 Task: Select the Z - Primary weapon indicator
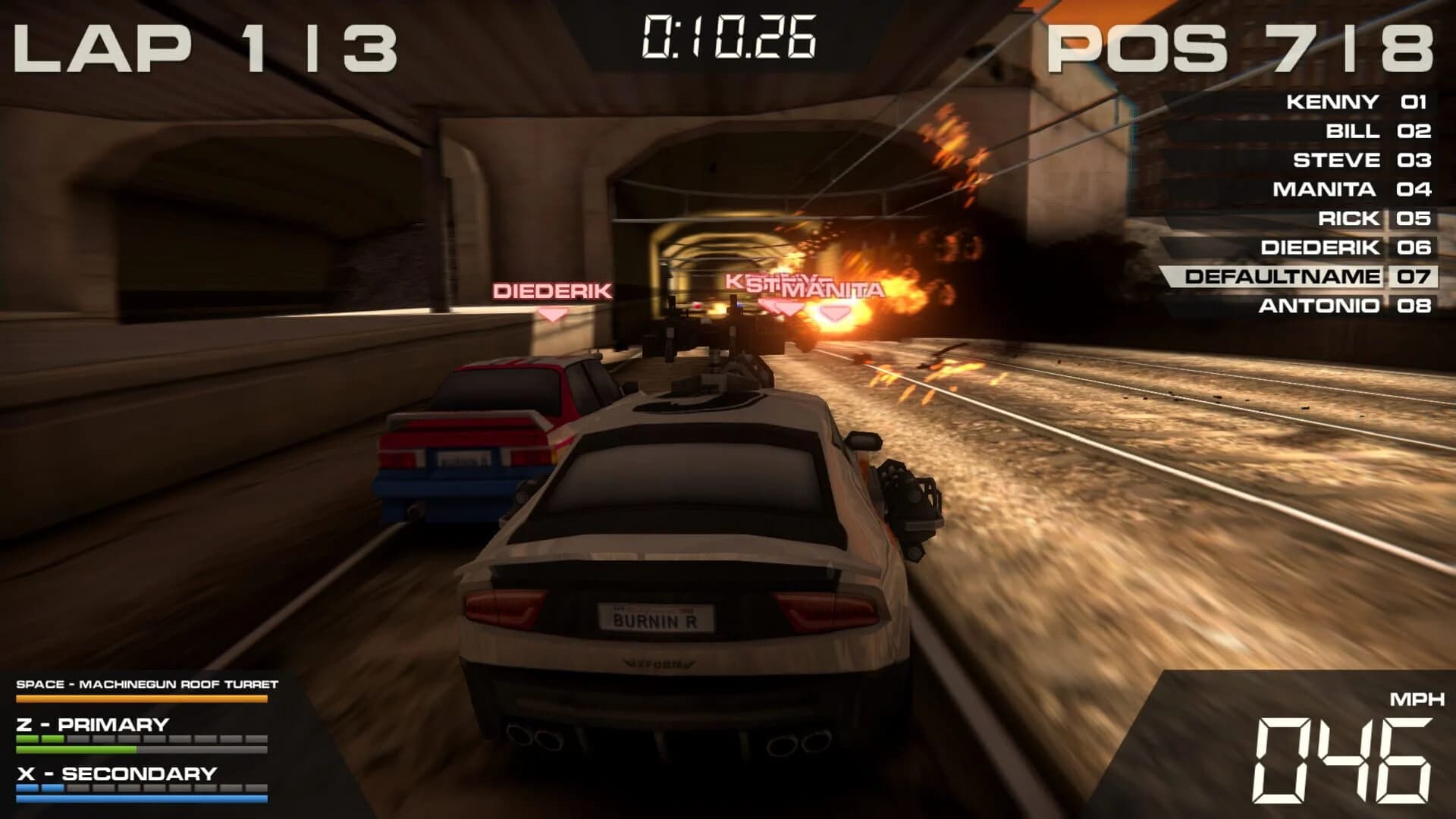point(91,724)
